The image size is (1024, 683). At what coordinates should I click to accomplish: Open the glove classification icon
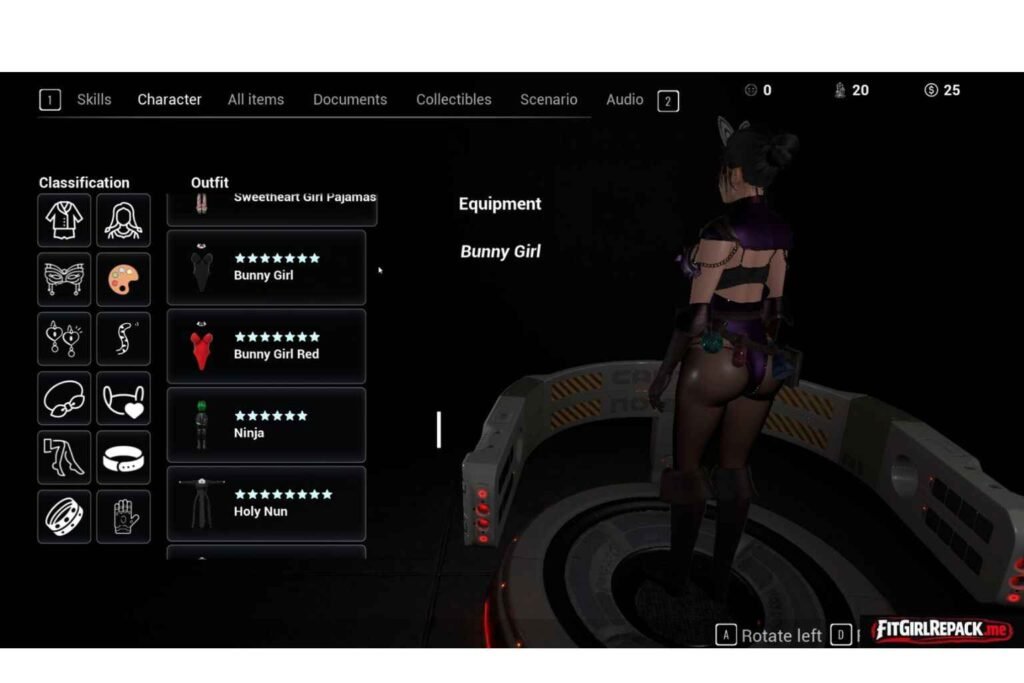tap(123, 516)
